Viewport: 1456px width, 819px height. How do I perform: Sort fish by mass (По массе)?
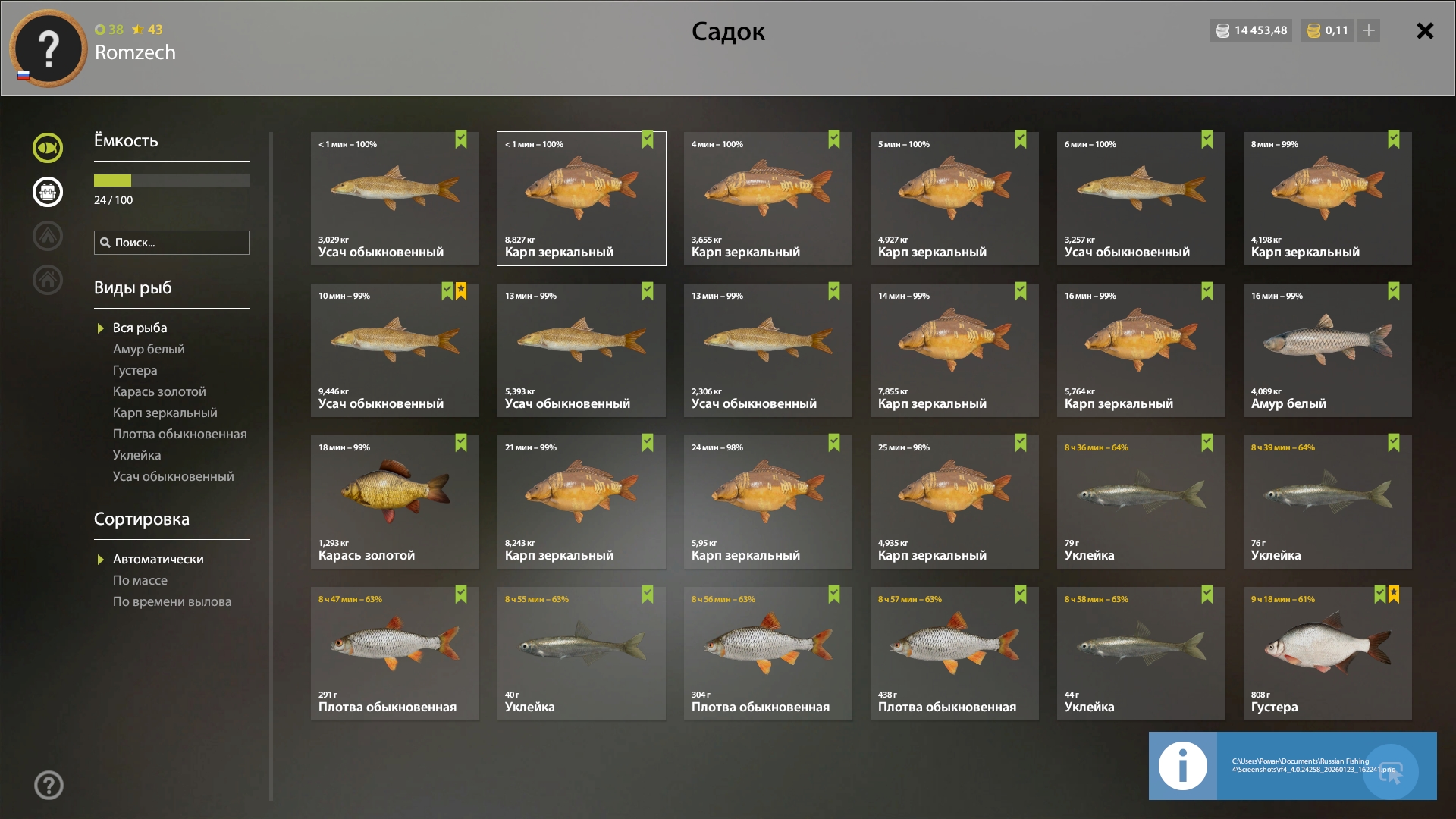pyautogui.click(x=140, y=580)
